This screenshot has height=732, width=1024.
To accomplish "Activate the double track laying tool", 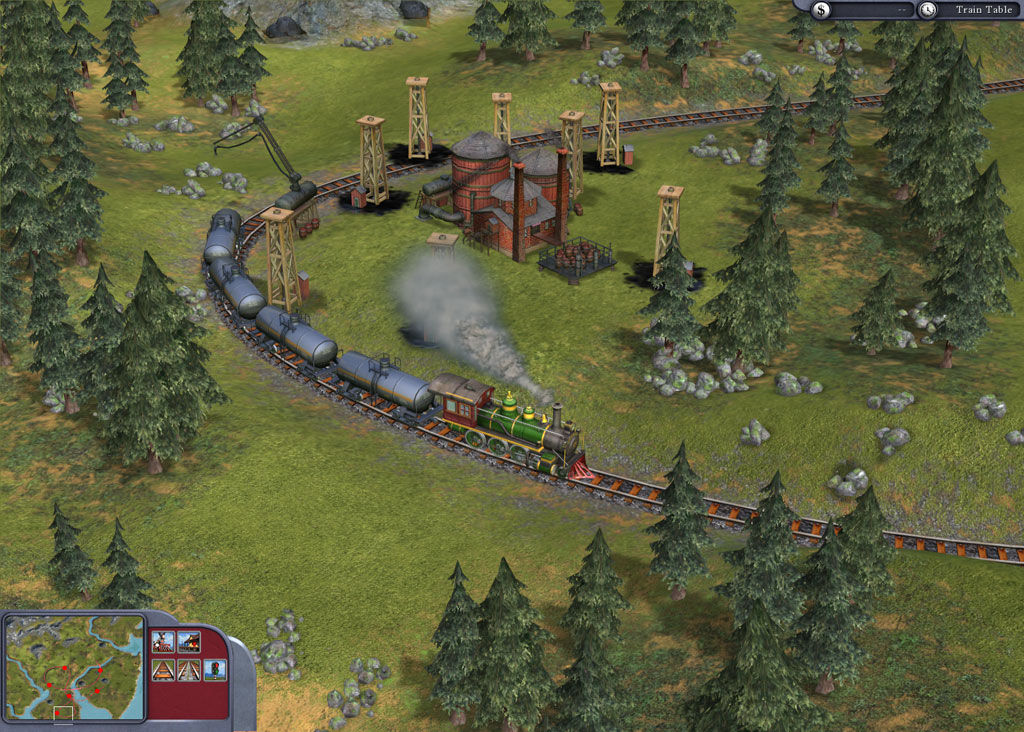I will pos(189,670).
